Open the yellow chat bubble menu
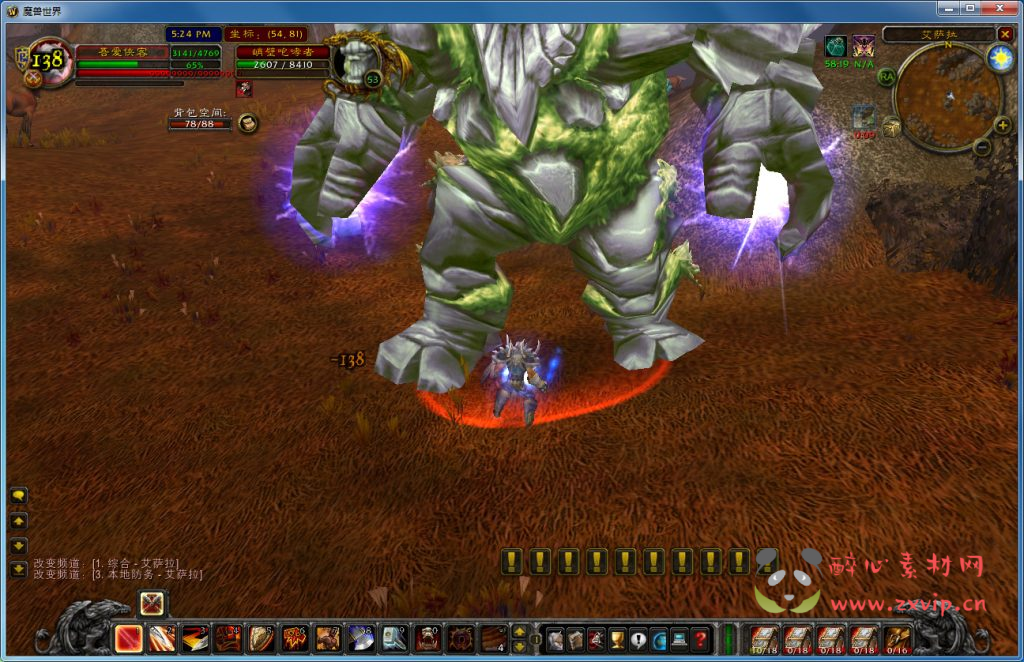Image resolution: width=1024 pixels, height=662 pixels. pos(19,496)
